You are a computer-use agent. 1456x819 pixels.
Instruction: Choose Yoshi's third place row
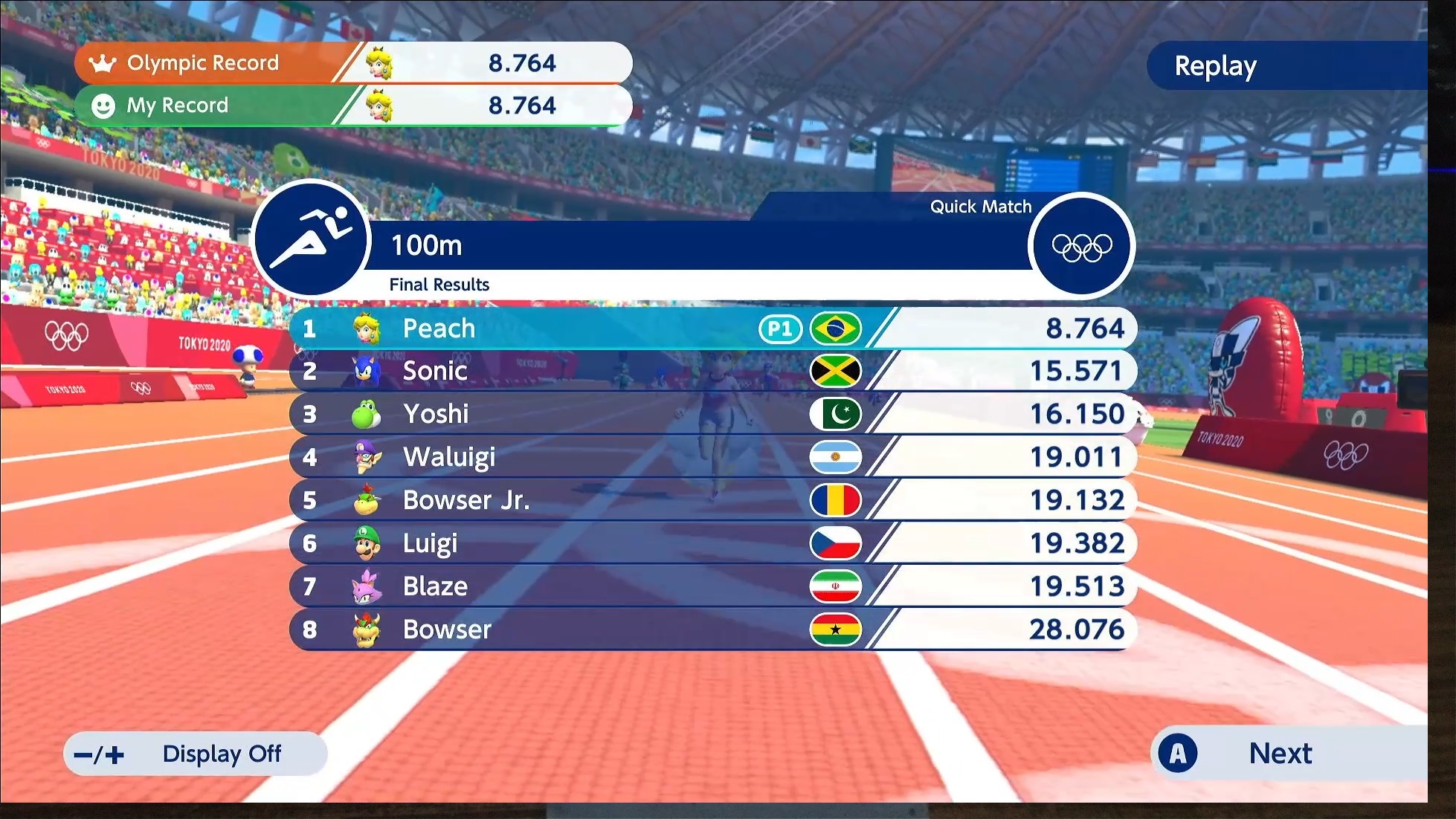pos(712,414)
